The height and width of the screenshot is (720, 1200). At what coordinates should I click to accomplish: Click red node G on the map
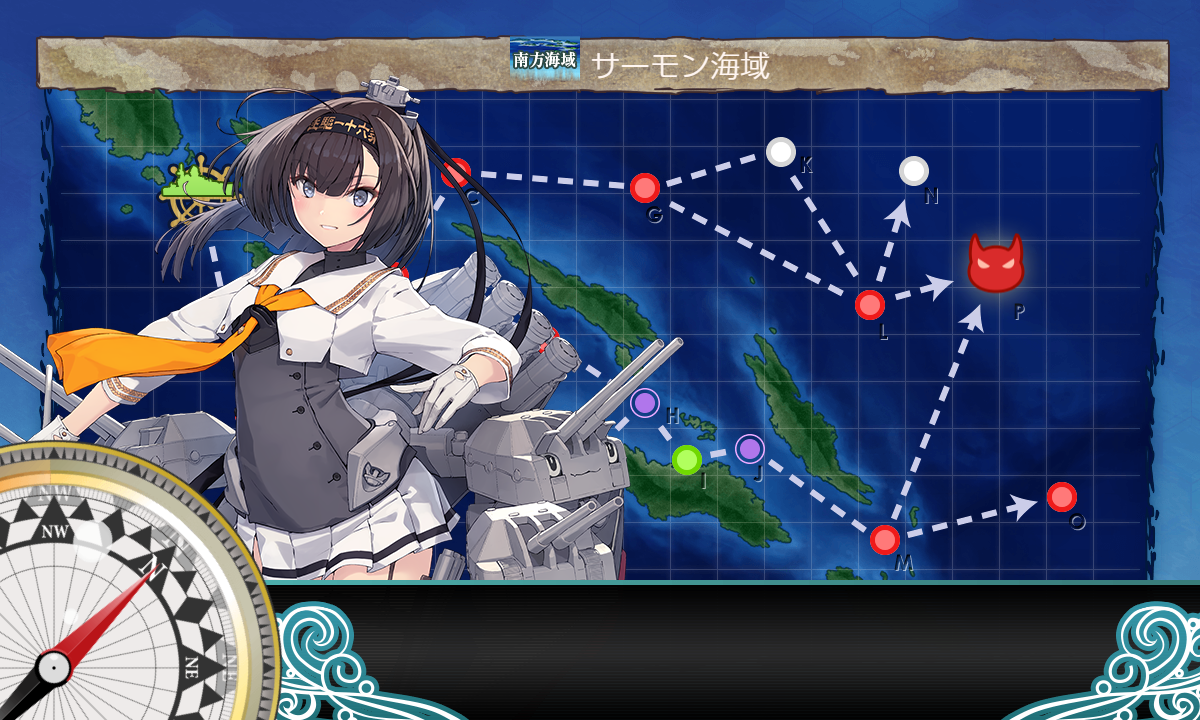click(645, 188)
